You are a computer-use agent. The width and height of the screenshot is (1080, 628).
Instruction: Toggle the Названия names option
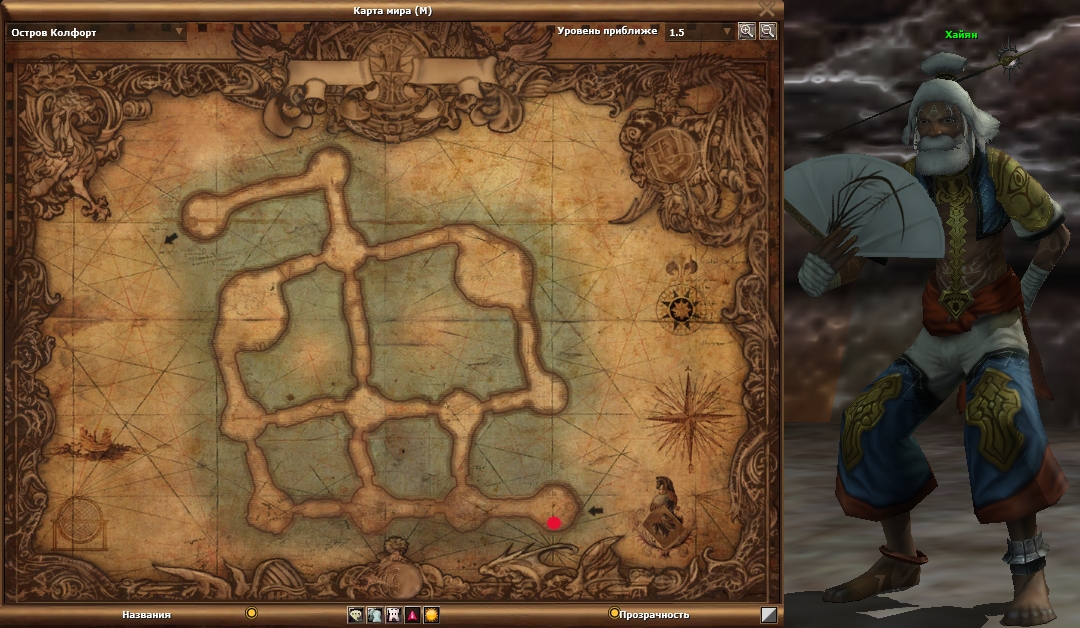[x=251, y=613]
